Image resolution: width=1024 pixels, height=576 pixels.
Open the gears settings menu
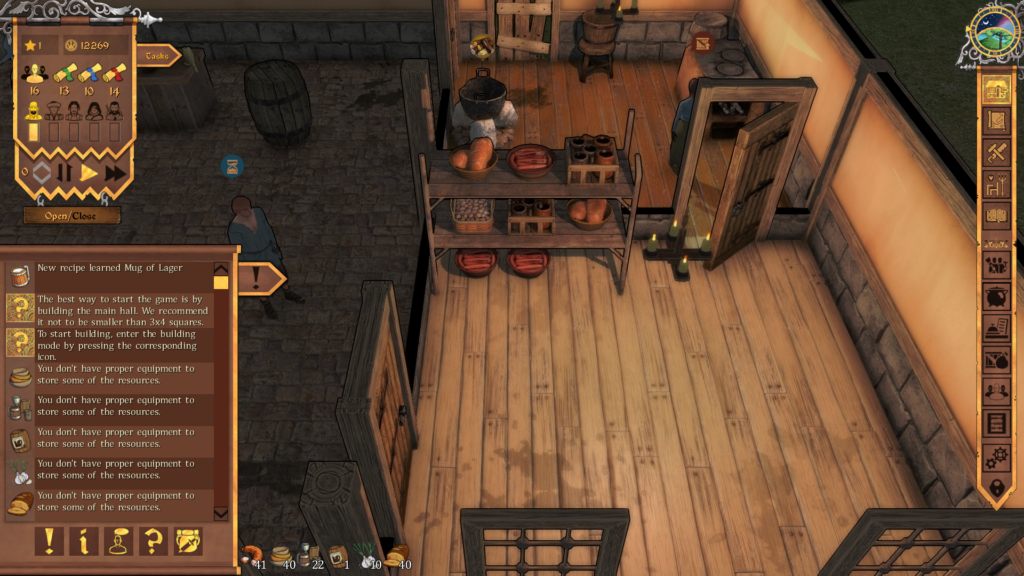[995, 457]
